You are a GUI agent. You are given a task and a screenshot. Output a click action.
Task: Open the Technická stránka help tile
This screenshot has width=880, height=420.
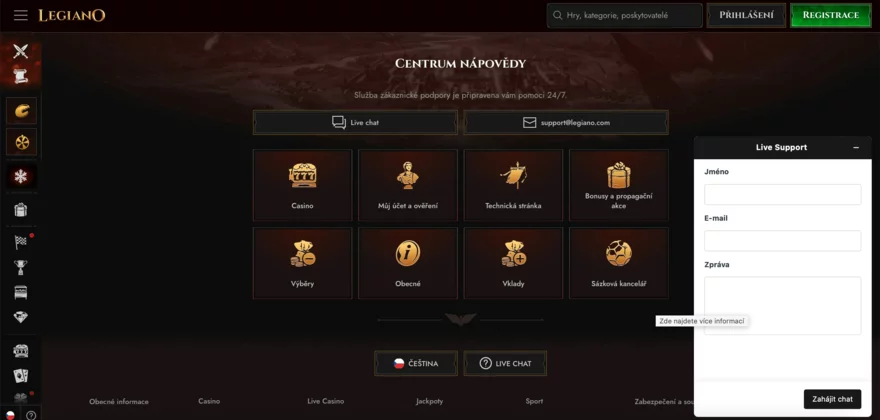(x=513, y=185)
